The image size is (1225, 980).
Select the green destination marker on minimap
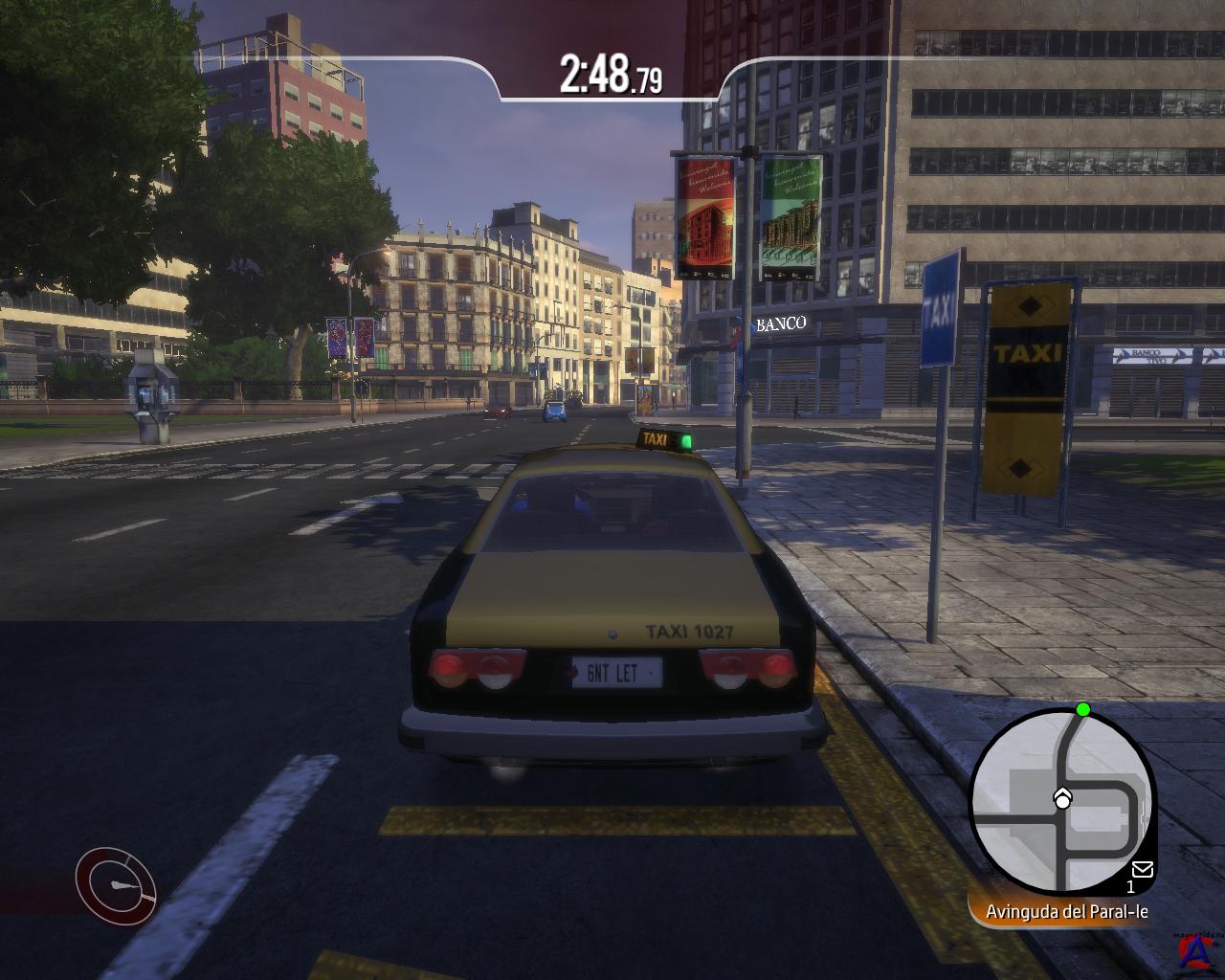click(1082, 709)
